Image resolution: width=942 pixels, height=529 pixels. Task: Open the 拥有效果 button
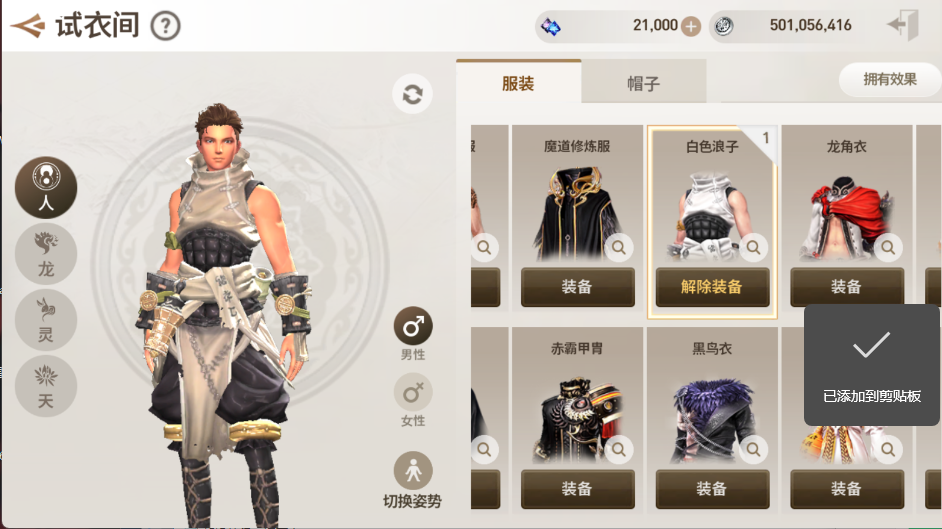coord(889,79)
